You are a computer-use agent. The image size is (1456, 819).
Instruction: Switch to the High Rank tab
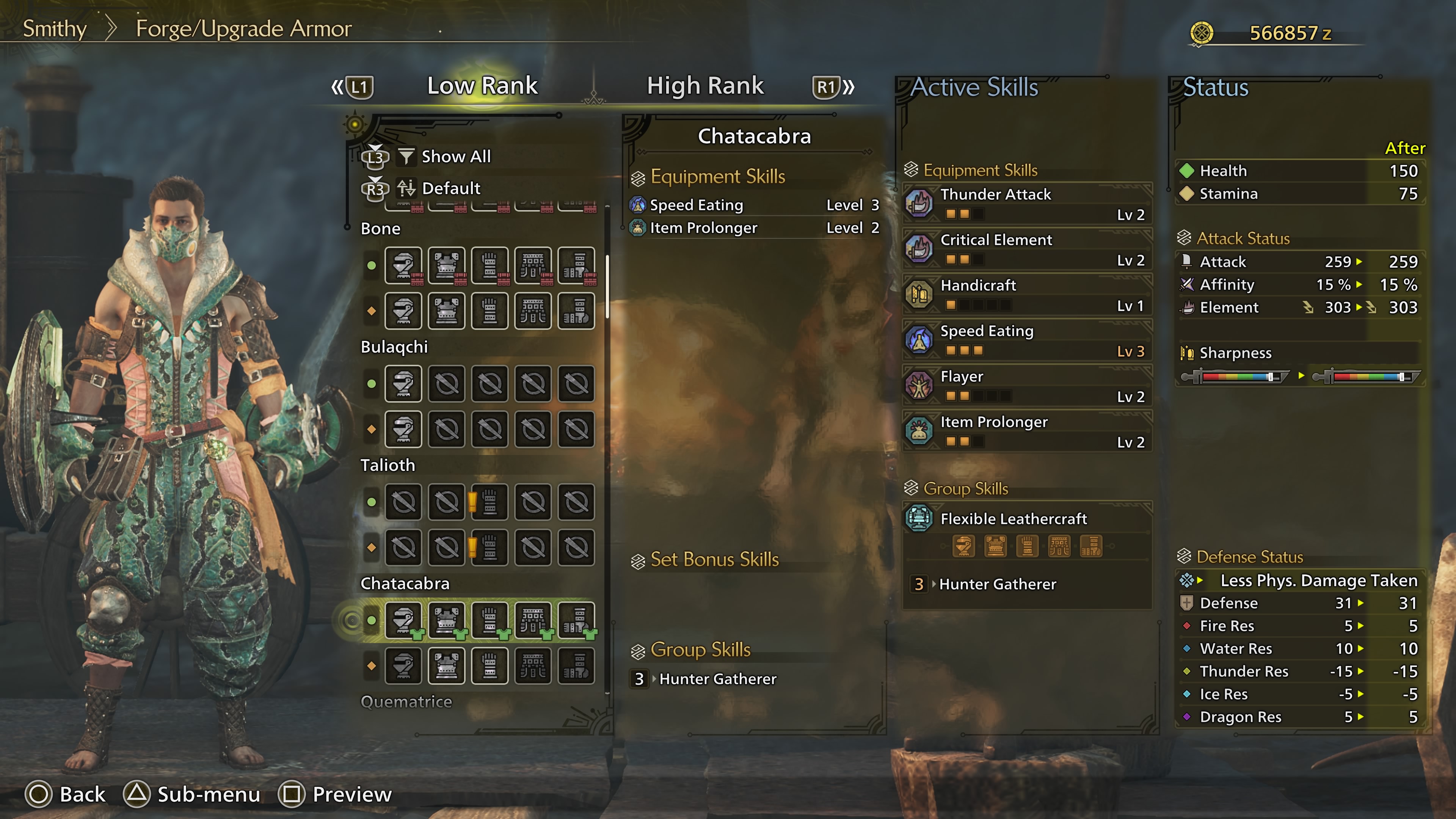click(x=705, y=86)
